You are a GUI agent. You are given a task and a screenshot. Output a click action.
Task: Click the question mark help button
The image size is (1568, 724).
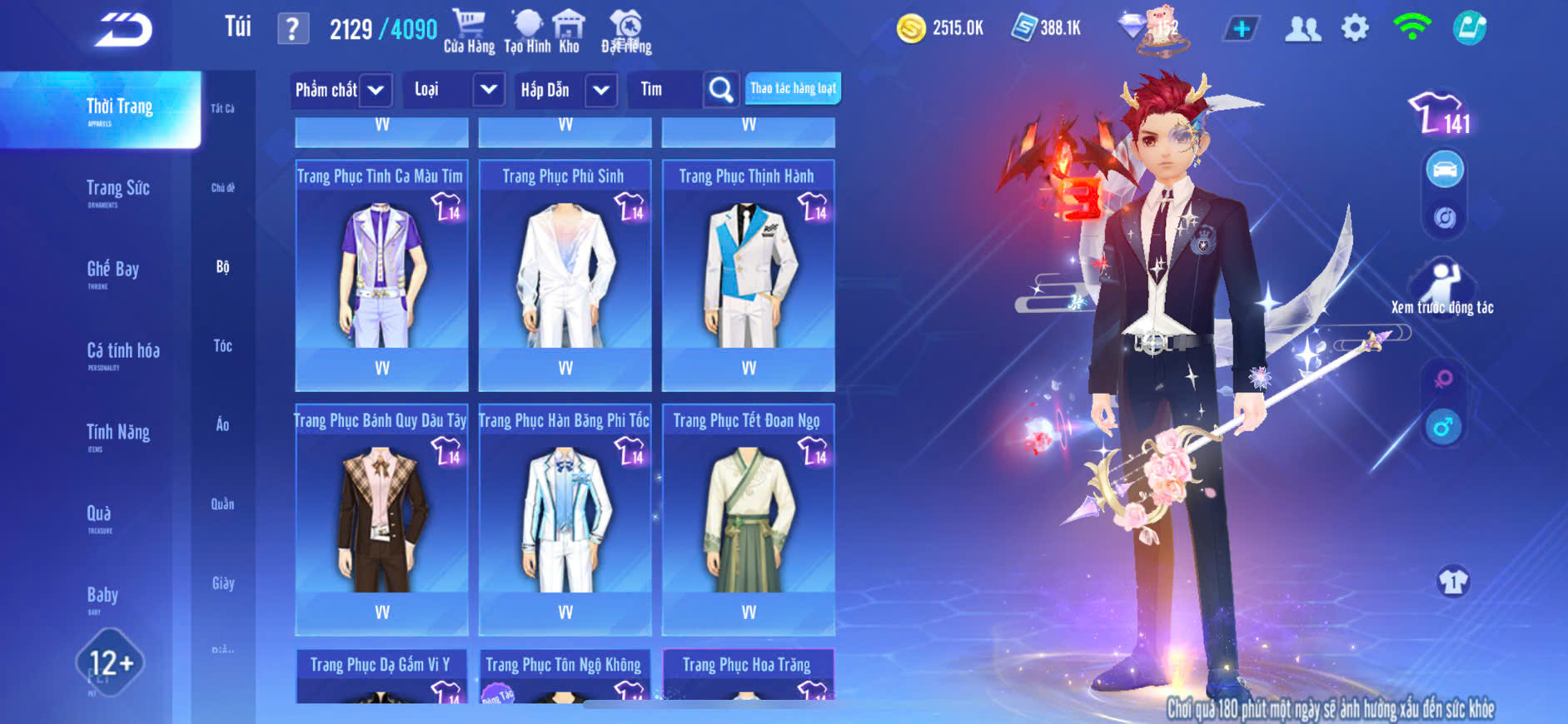point(292,30)
